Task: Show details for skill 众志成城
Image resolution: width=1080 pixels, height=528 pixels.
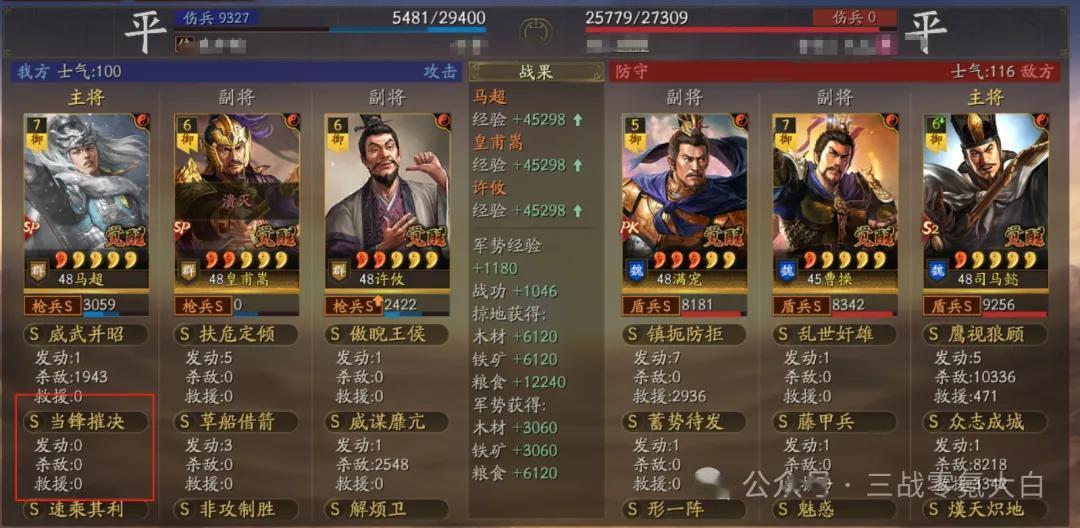Action: click(x=984, y=422)
